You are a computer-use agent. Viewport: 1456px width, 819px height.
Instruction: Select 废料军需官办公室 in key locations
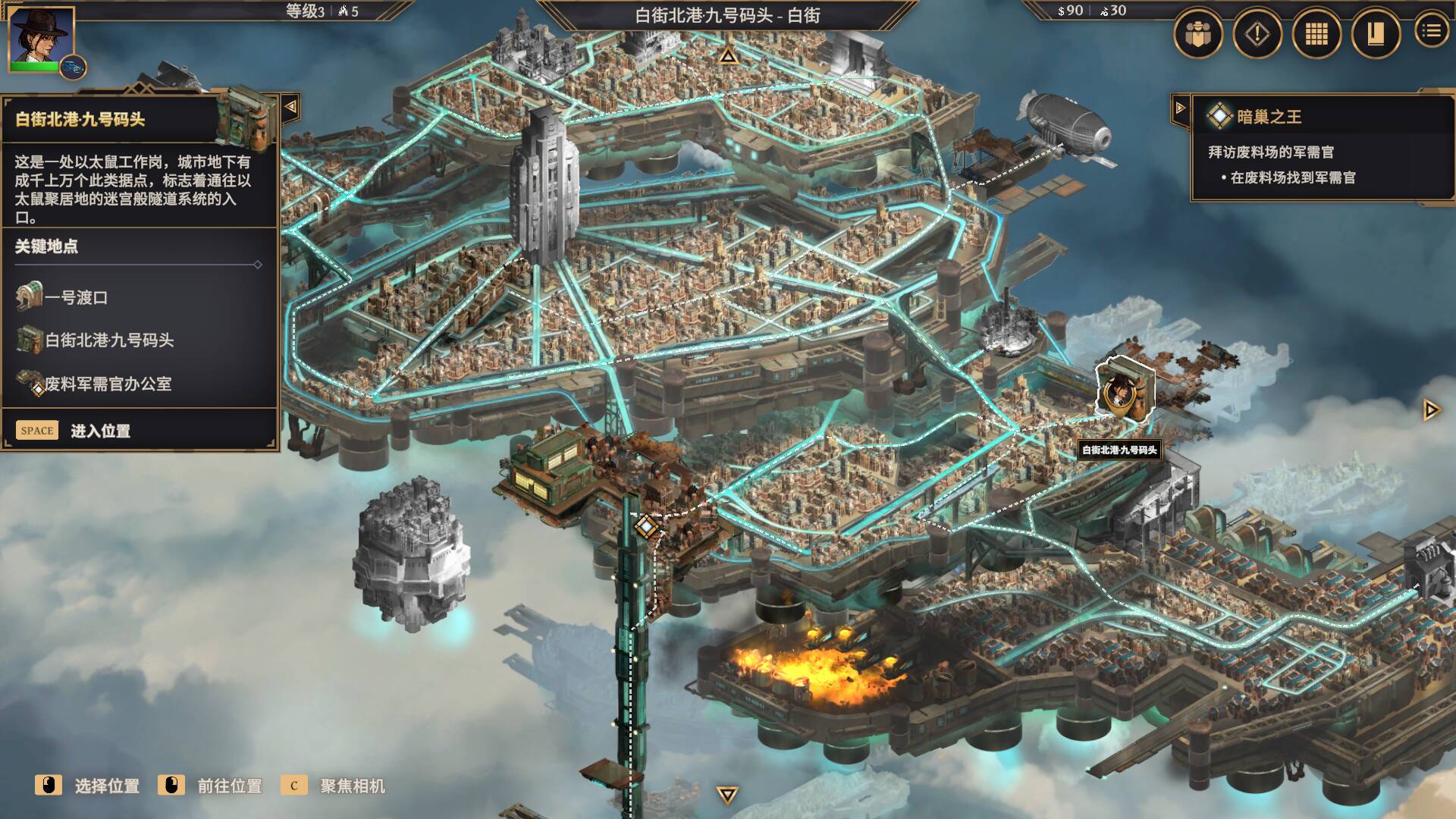(108, 384)
